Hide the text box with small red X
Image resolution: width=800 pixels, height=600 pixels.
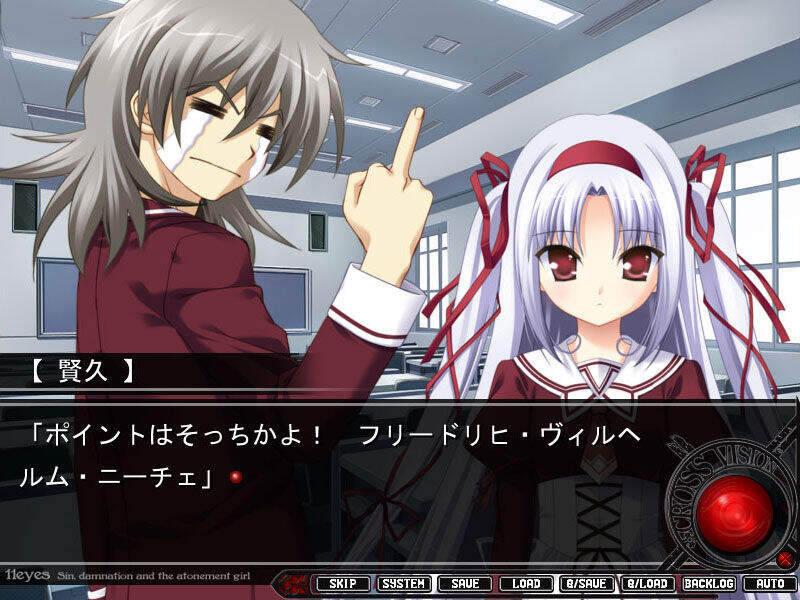click(x=785, y=558)
